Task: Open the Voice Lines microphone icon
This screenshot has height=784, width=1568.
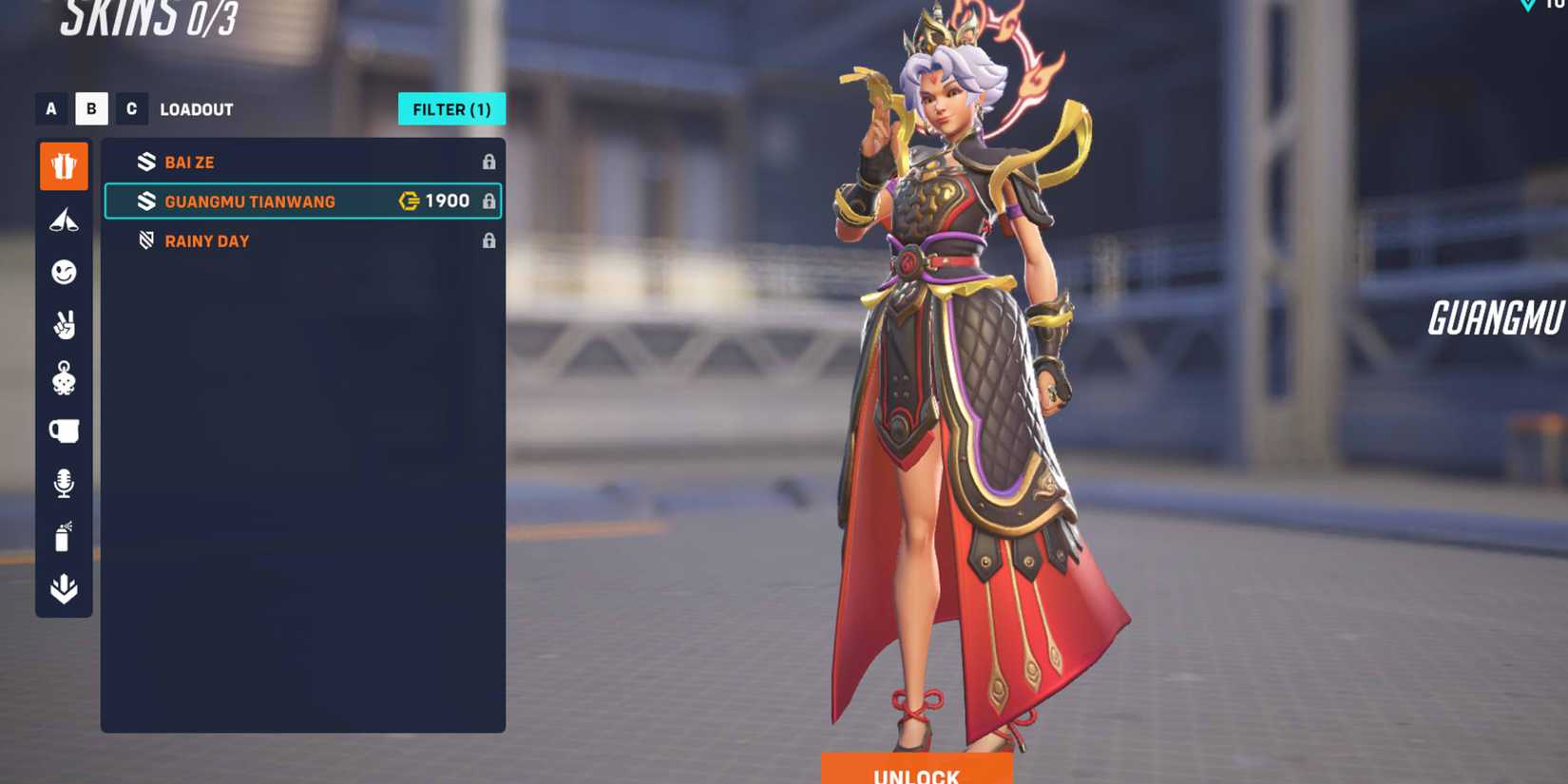Action: point(63,484)
